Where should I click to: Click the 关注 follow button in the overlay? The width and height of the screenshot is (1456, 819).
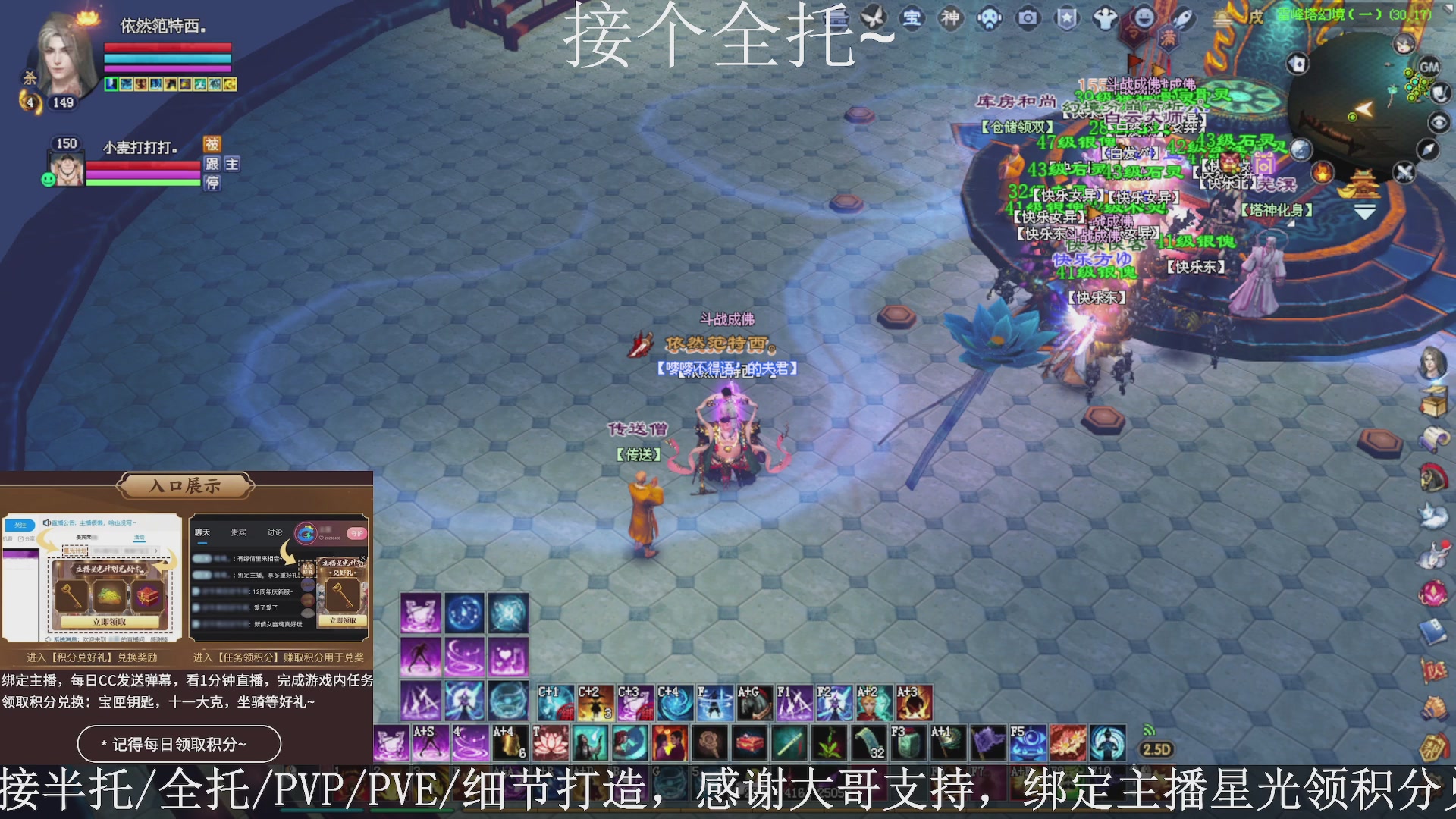[20, 526]
